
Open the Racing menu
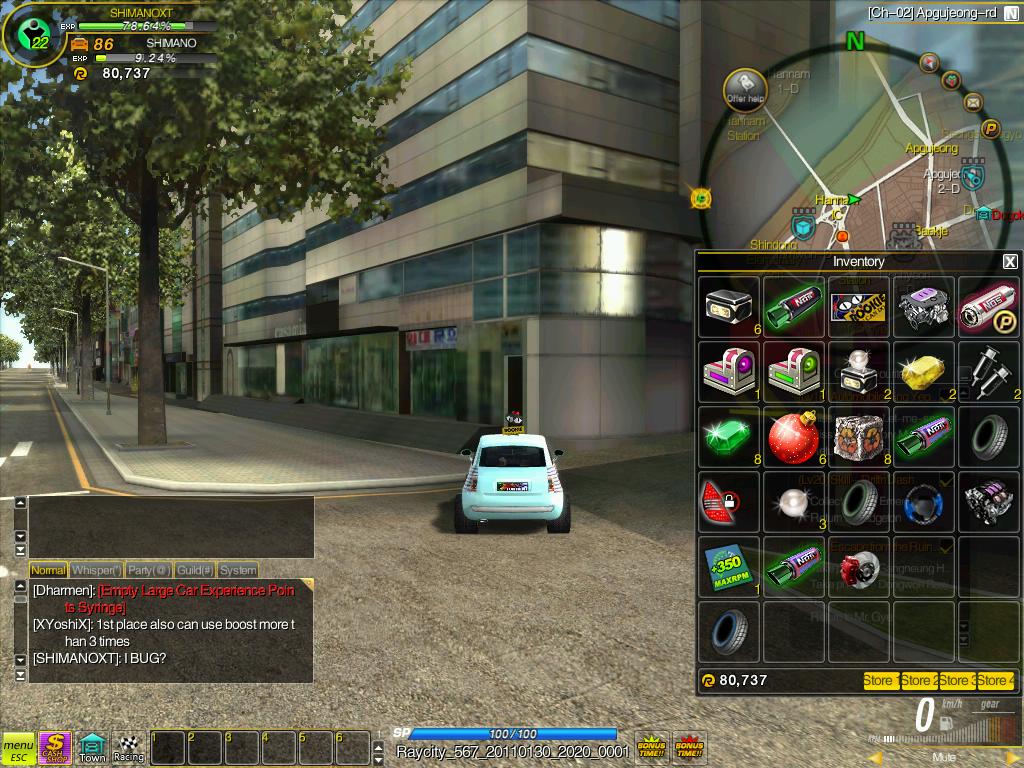pos(129,746)
